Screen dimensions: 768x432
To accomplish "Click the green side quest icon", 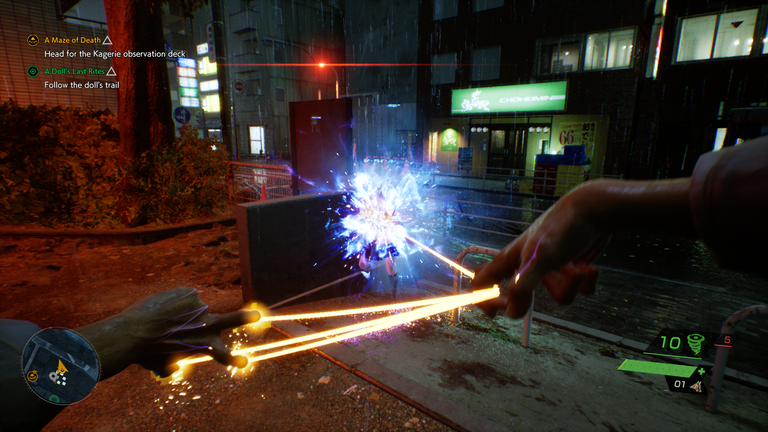I will pos(33,72).
